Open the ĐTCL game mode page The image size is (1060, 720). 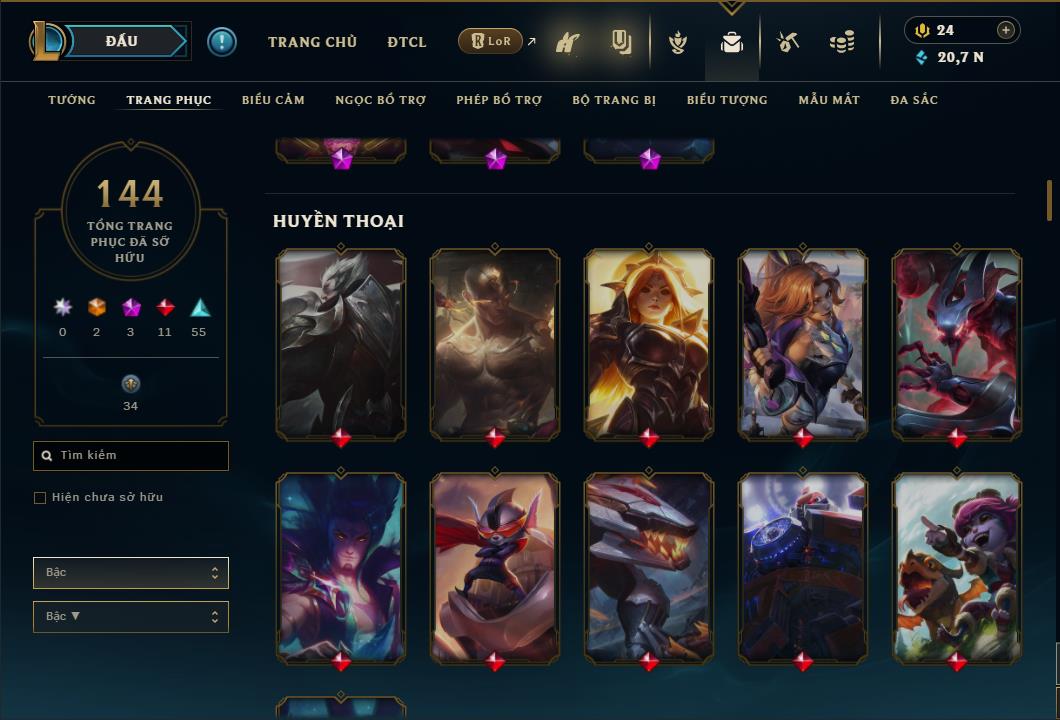click(x=407, y=42)
